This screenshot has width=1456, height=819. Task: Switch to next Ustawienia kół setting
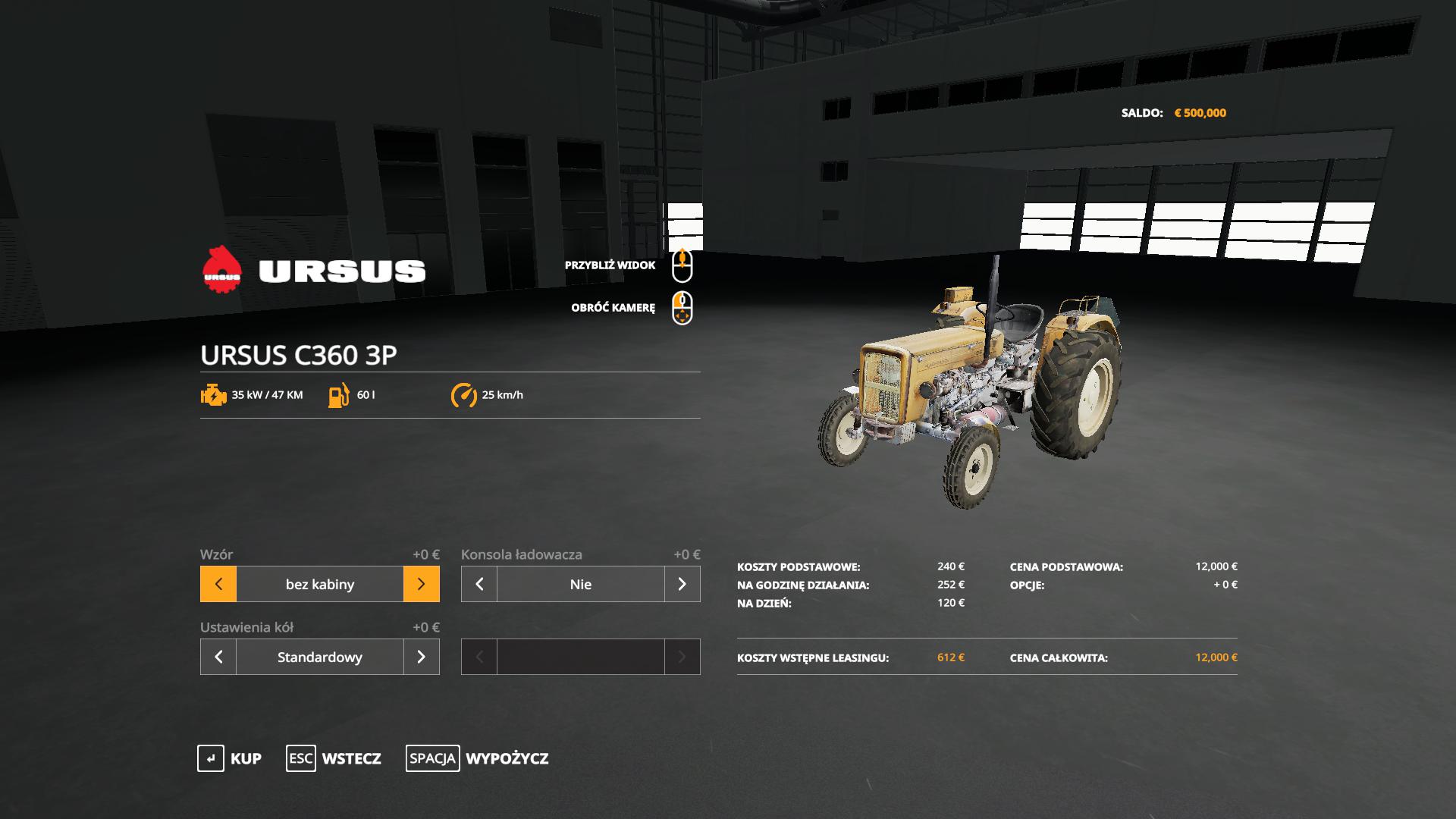(422, 657)
